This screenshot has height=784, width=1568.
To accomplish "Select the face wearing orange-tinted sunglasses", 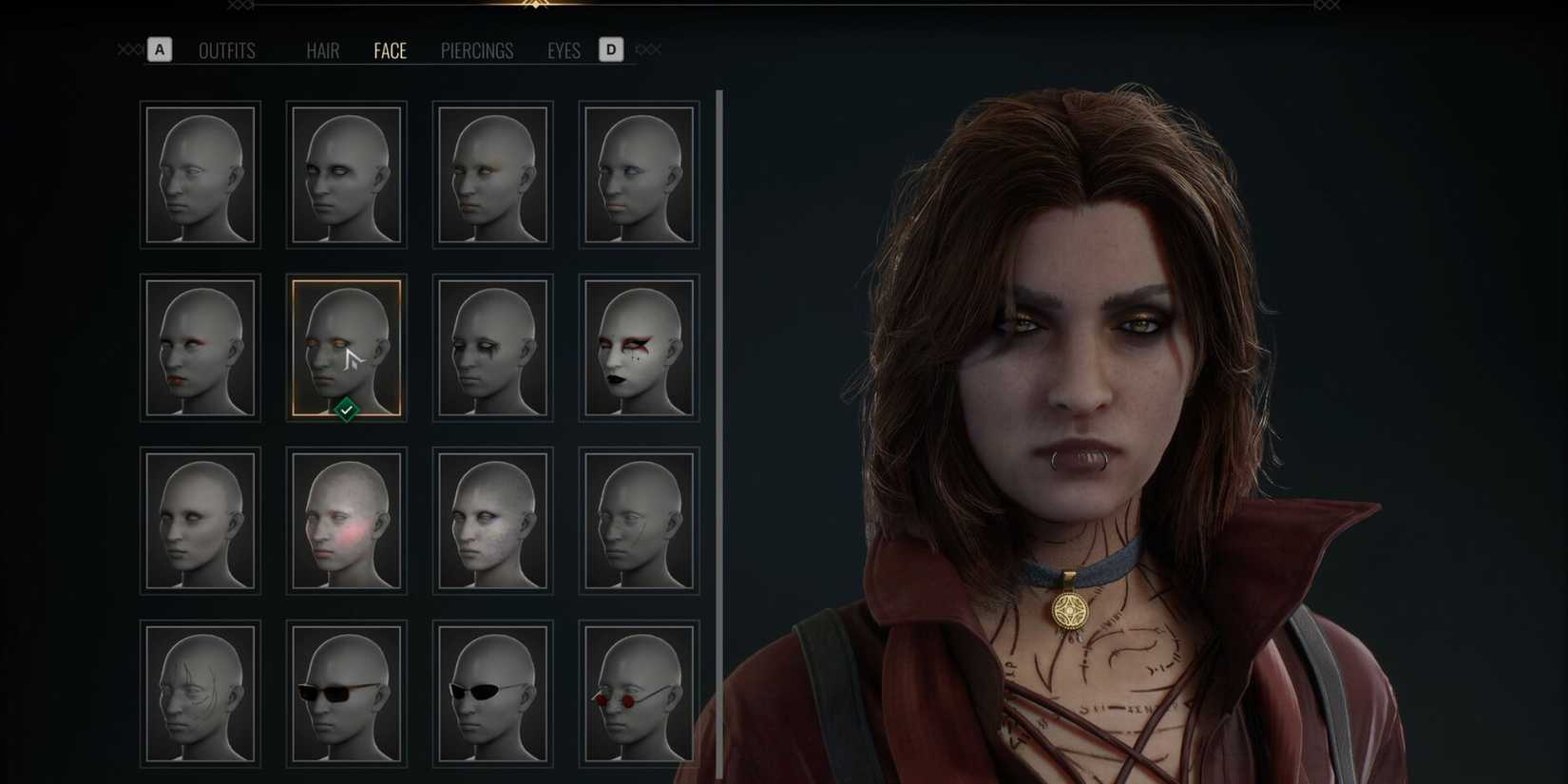I will tap(346, 694).
